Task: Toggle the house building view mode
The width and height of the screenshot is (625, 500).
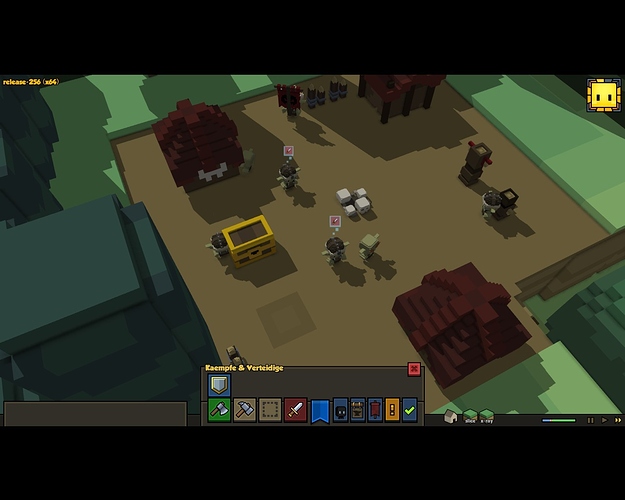Action: tap(452, 416)
